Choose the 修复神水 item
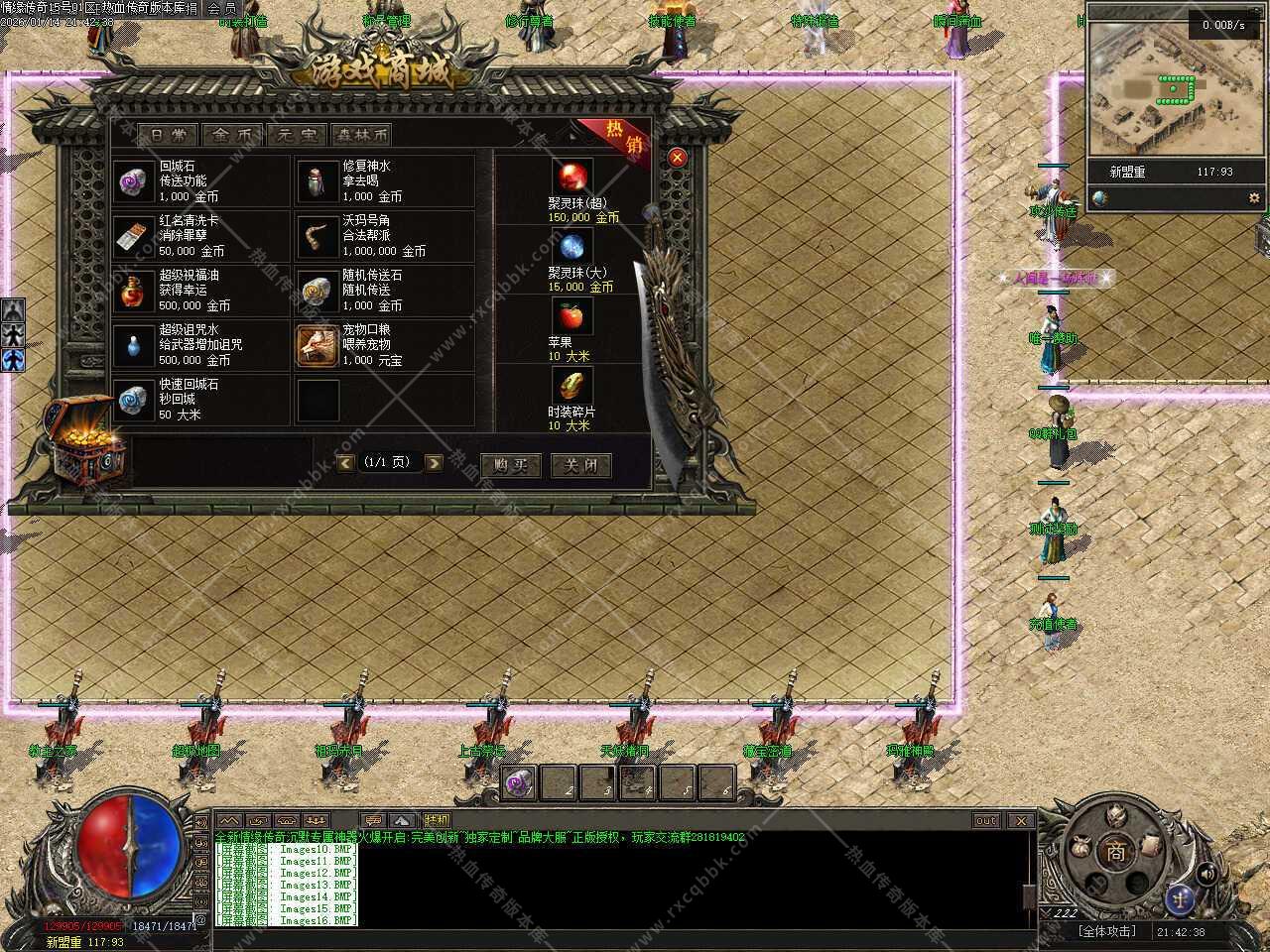This screenshot has width=1270, height=952. click(317, 181)
